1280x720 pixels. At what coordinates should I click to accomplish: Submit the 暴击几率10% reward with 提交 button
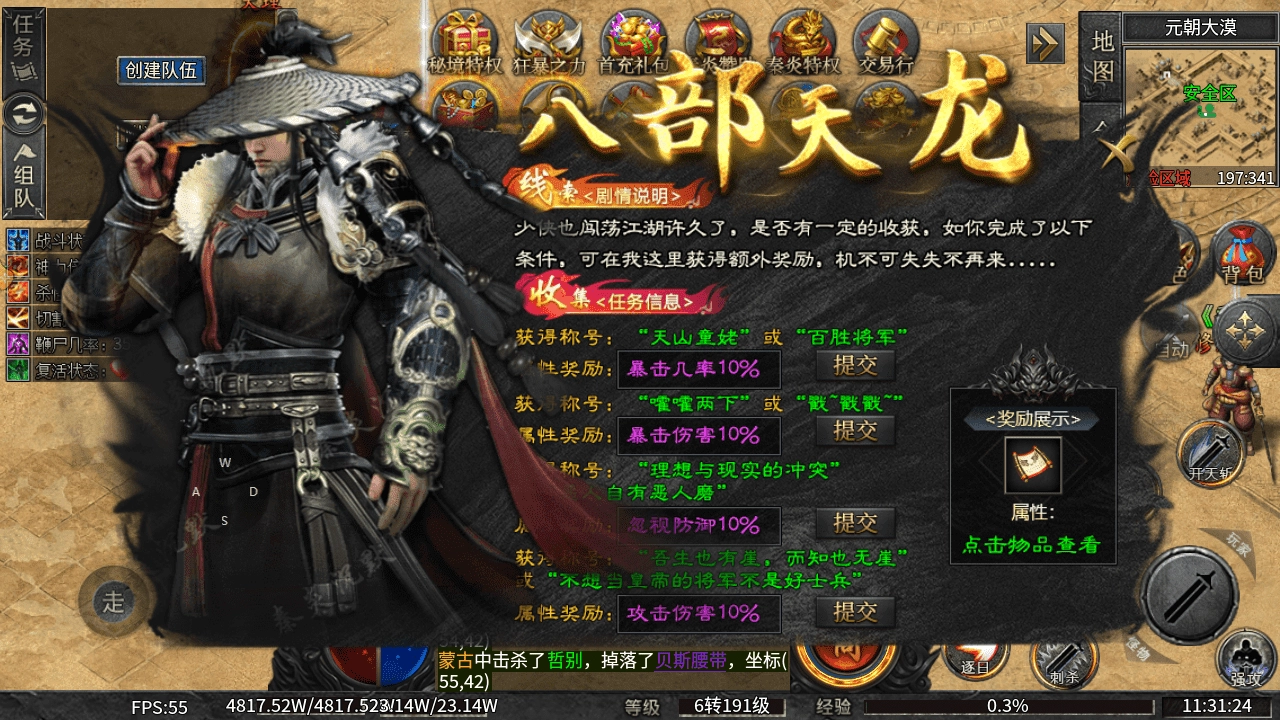[856, 367]
